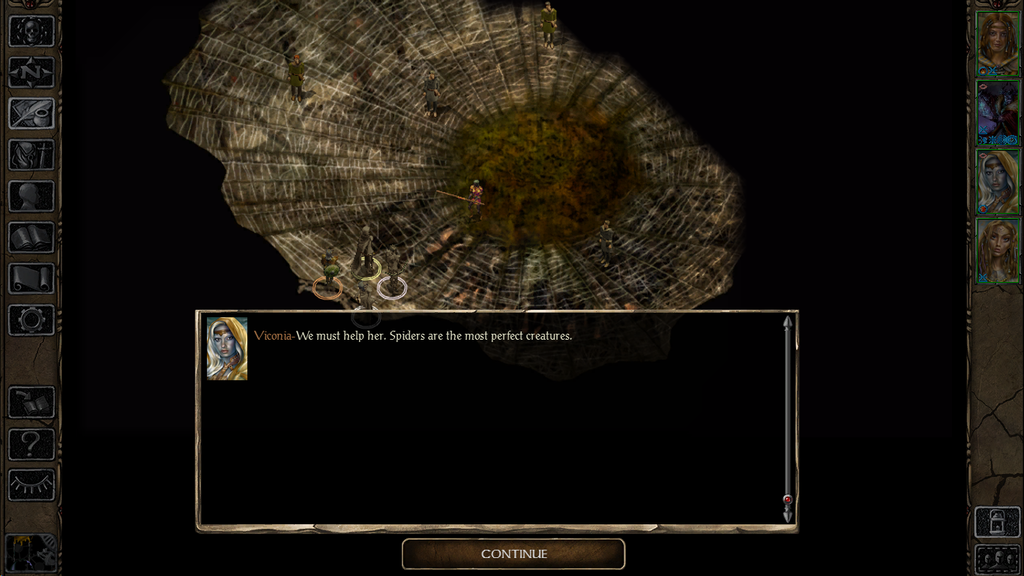Click the question mark help button
This screenshot has height=576, width=1024.
point(31,444)
